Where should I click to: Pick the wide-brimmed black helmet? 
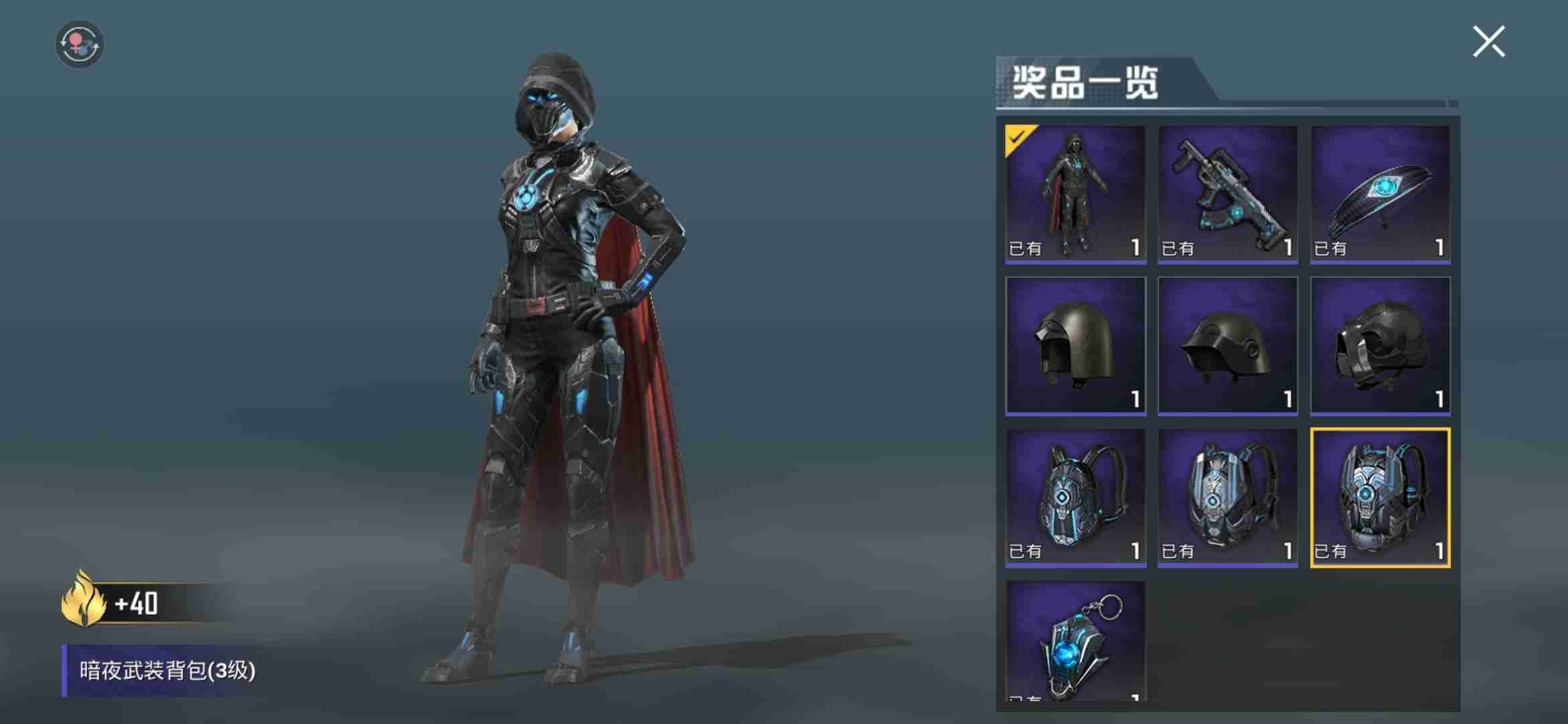coord(1228,345)
